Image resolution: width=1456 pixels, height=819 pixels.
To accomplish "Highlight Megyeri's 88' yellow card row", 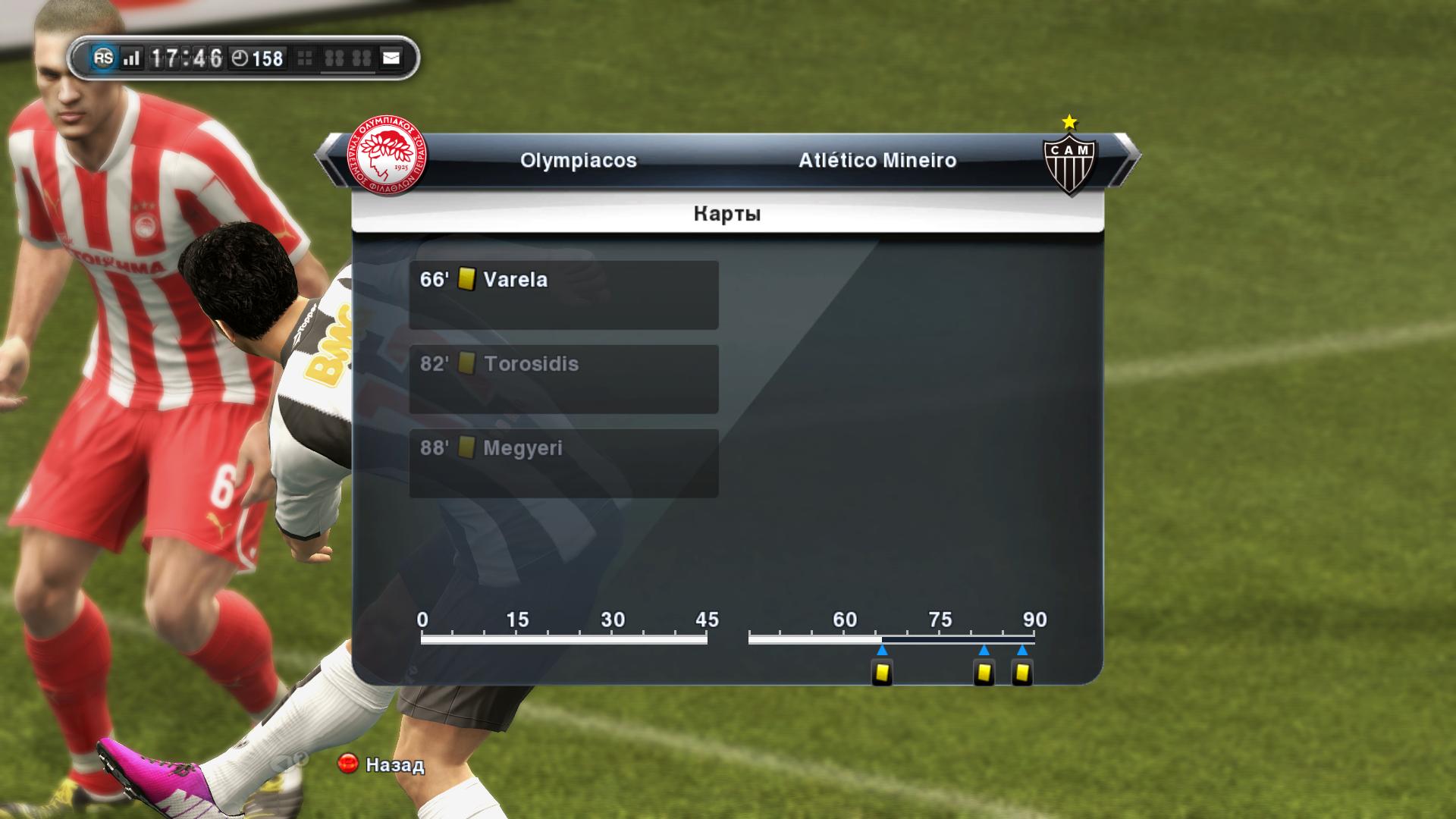I will point(563,463).
